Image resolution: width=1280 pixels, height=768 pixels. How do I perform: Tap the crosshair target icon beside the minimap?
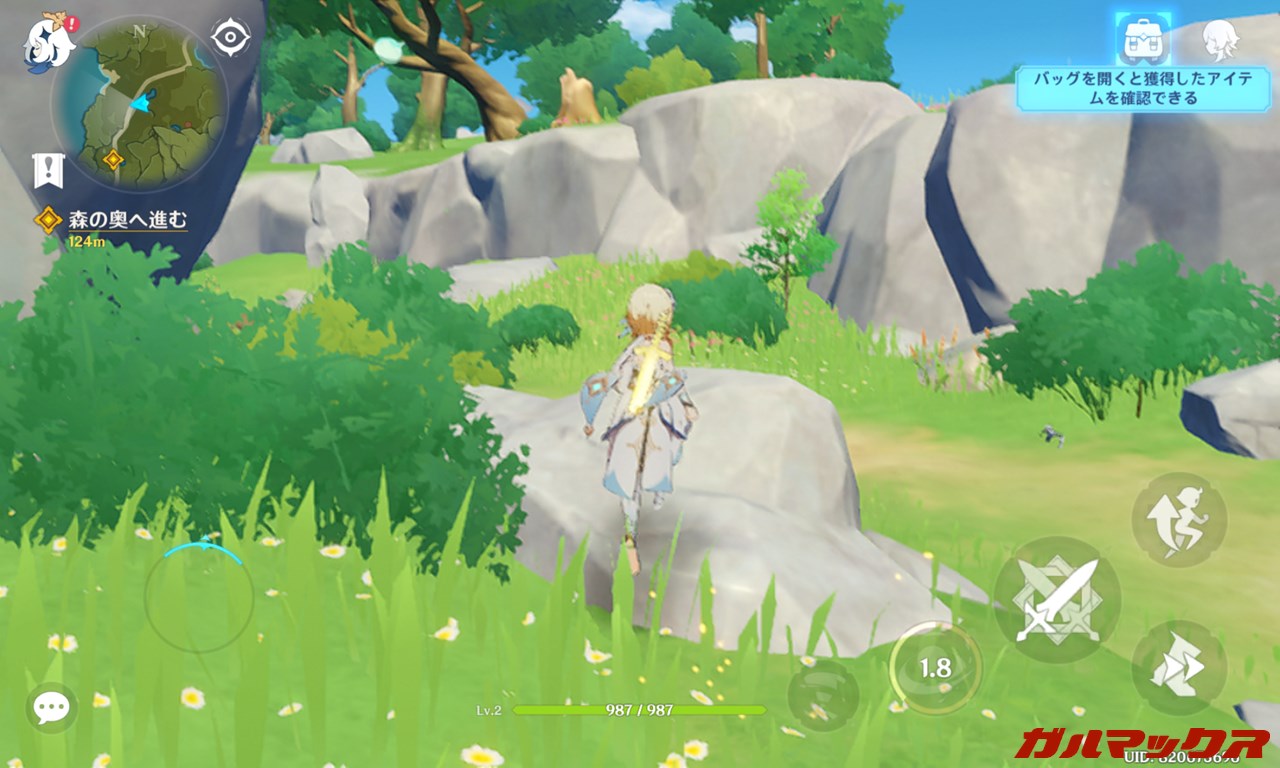(230, 39)
